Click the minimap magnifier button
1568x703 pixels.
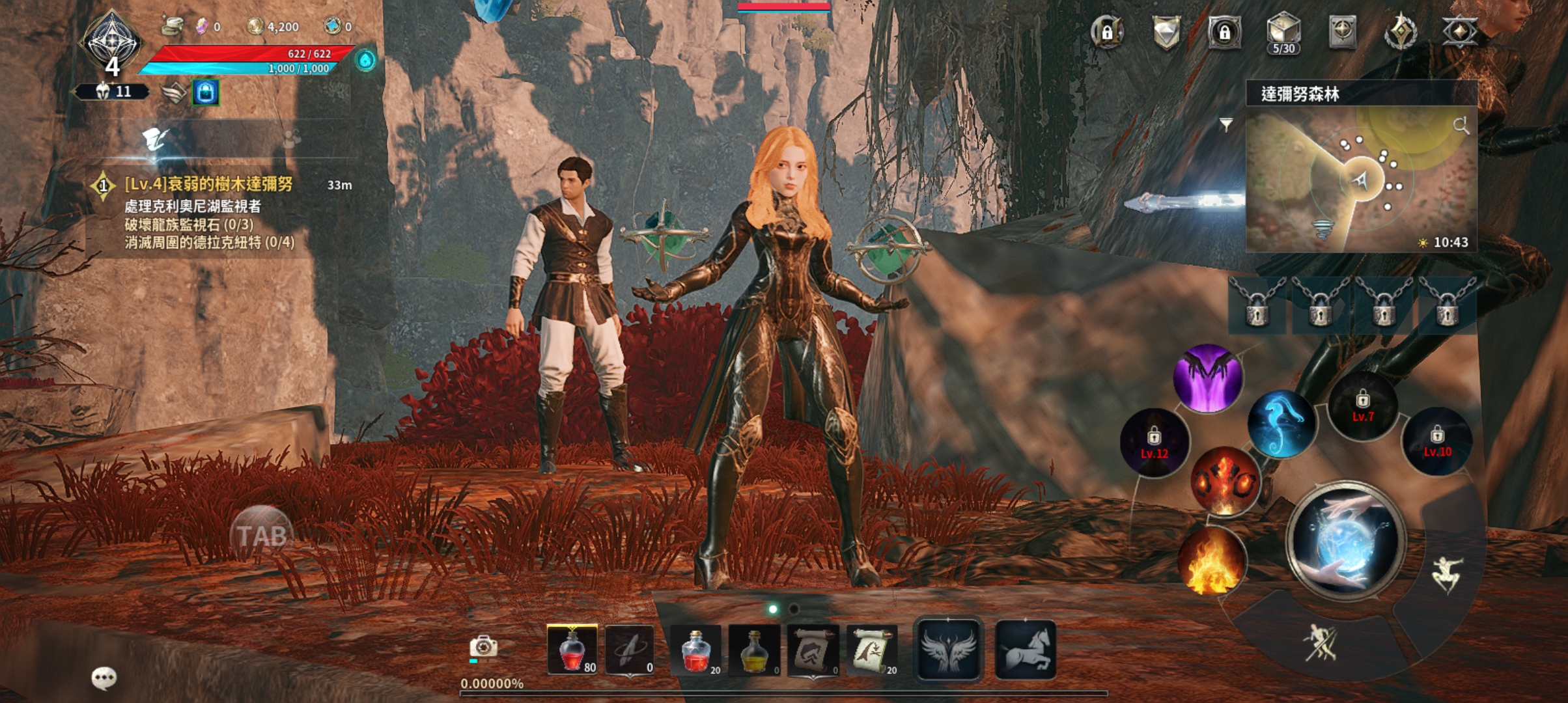pos(1461,126)
